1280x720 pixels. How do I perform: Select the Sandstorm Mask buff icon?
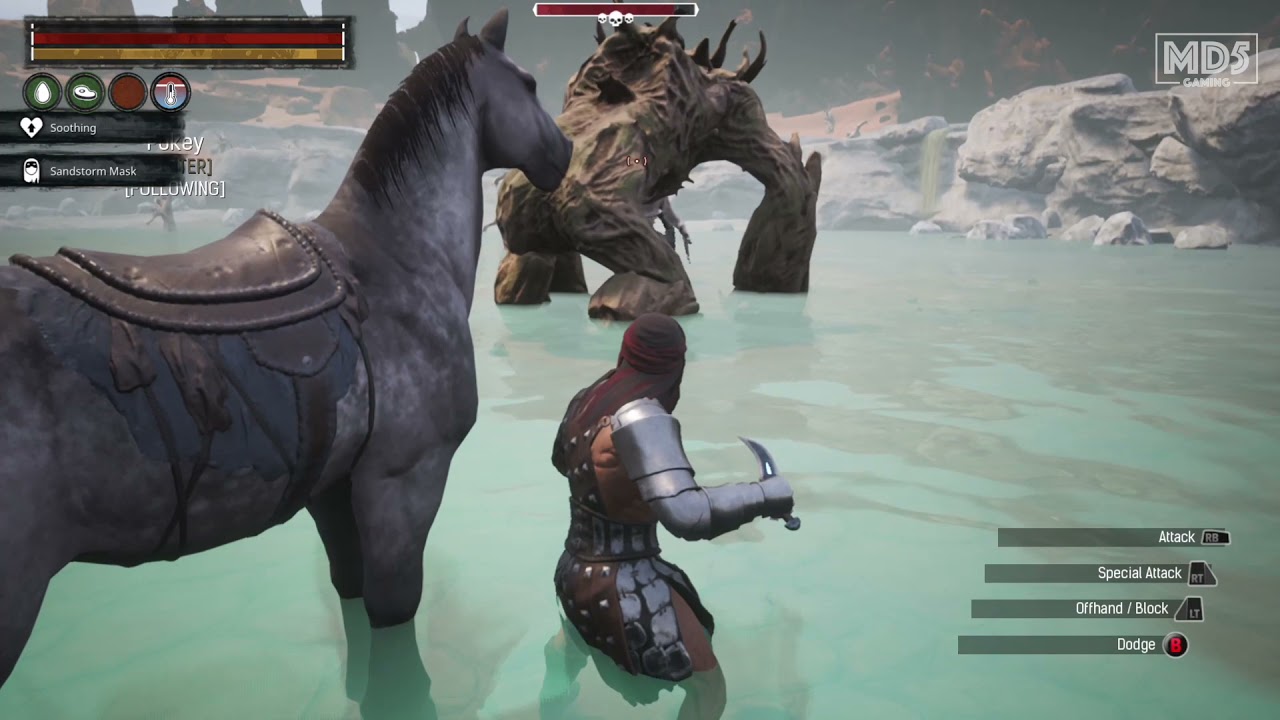tap(31, 170)
